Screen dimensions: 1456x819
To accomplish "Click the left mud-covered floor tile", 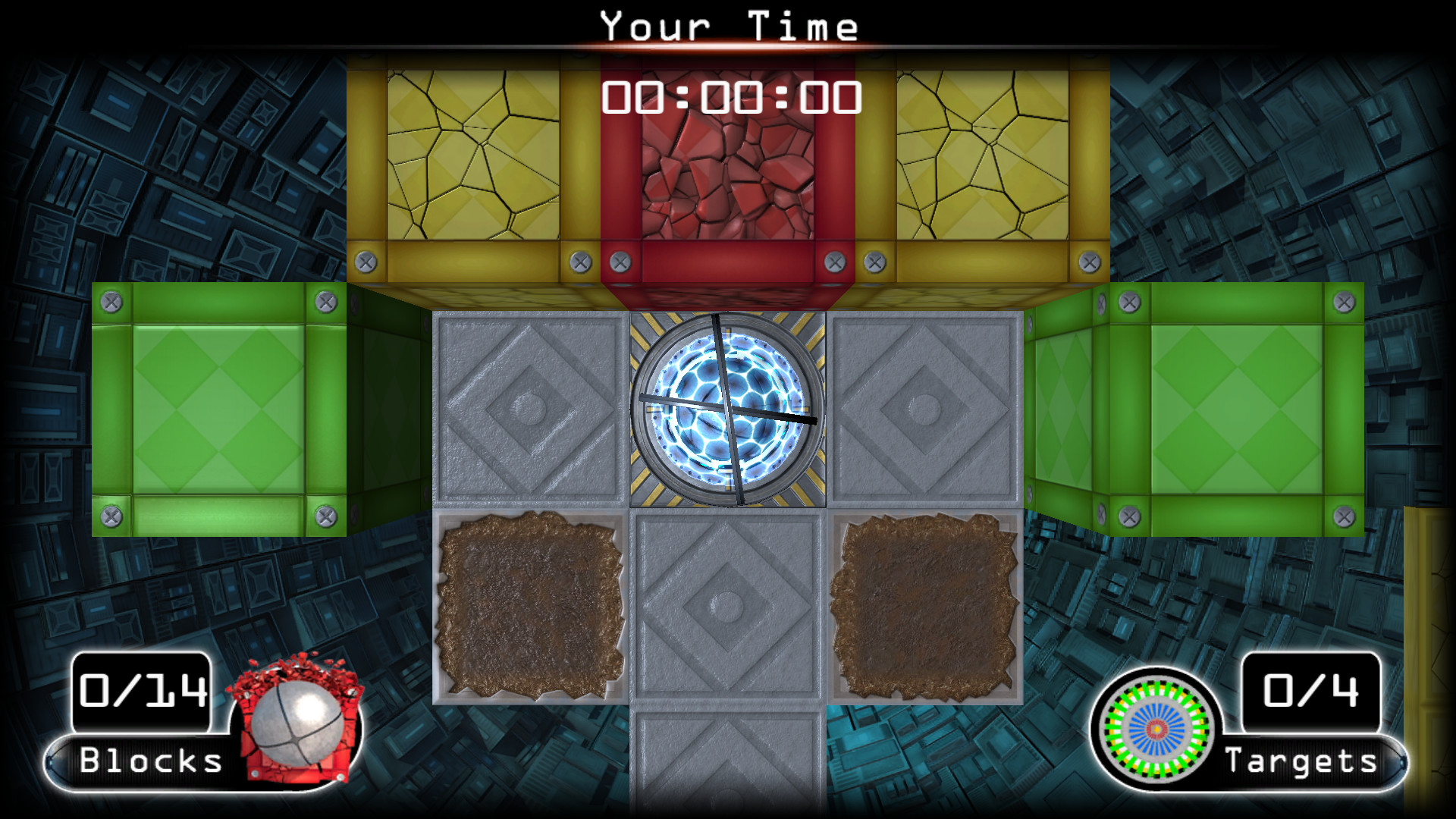I will pyautogui.click(x=531, y=607).
